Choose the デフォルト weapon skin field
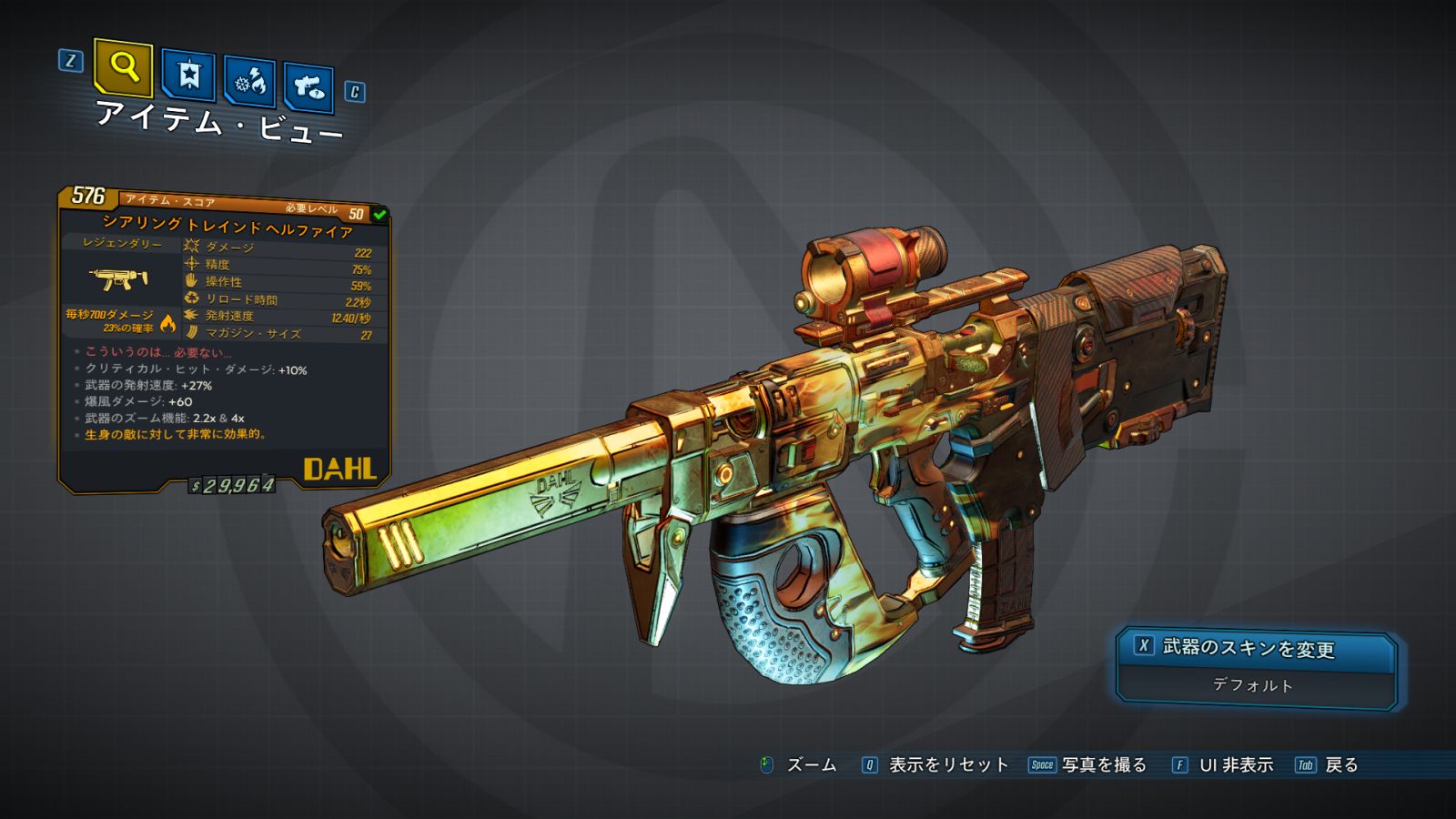This screenshot has width=1456, height=819. (x=1254, y=685)
